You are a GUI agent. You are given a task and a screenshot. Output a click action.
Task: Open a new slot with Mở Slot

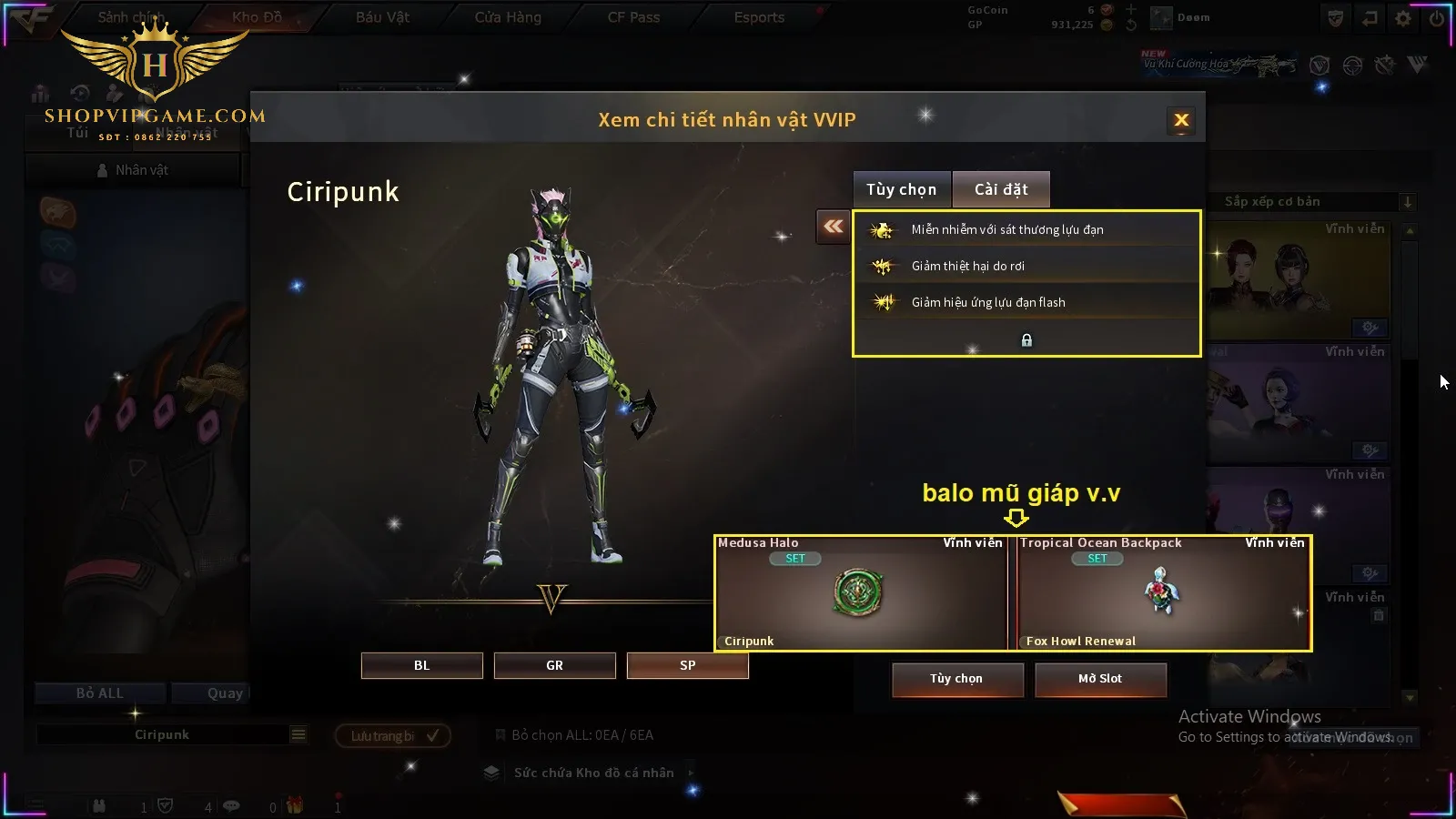tap(1100, 679)
